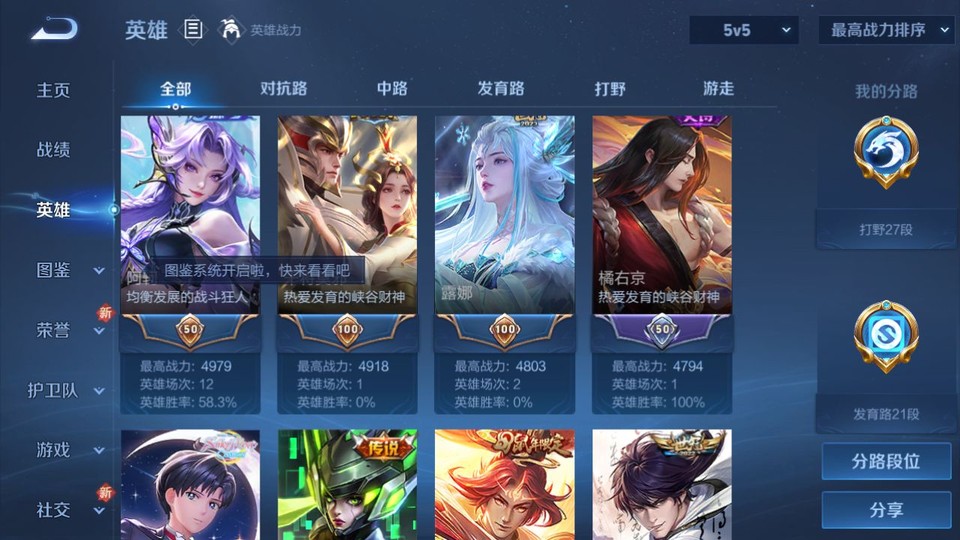Open the 主页 sidebar entry
The width and height of the screenshot is (960, 540).
(54, 90)
